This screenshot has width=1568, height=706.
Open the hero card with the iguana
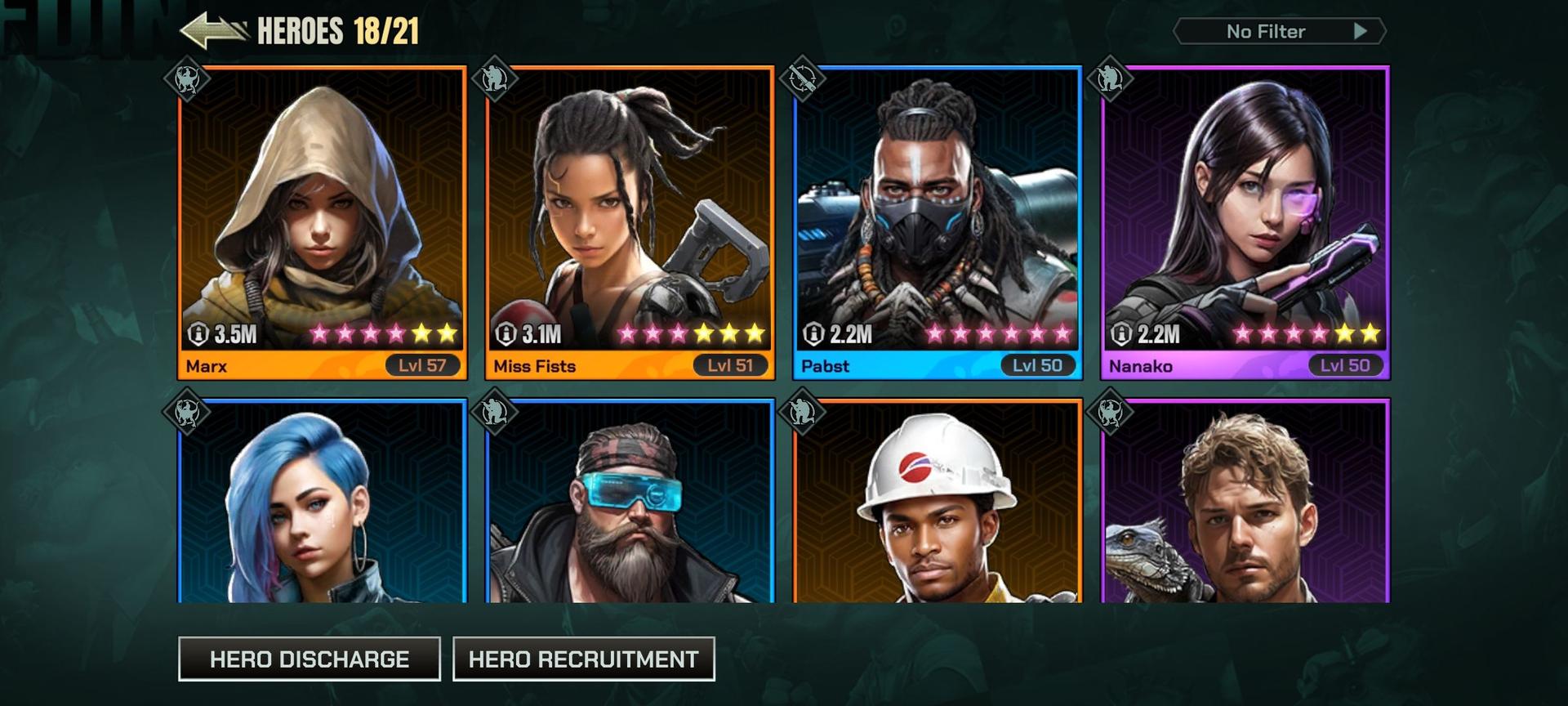pos(1245,503)
